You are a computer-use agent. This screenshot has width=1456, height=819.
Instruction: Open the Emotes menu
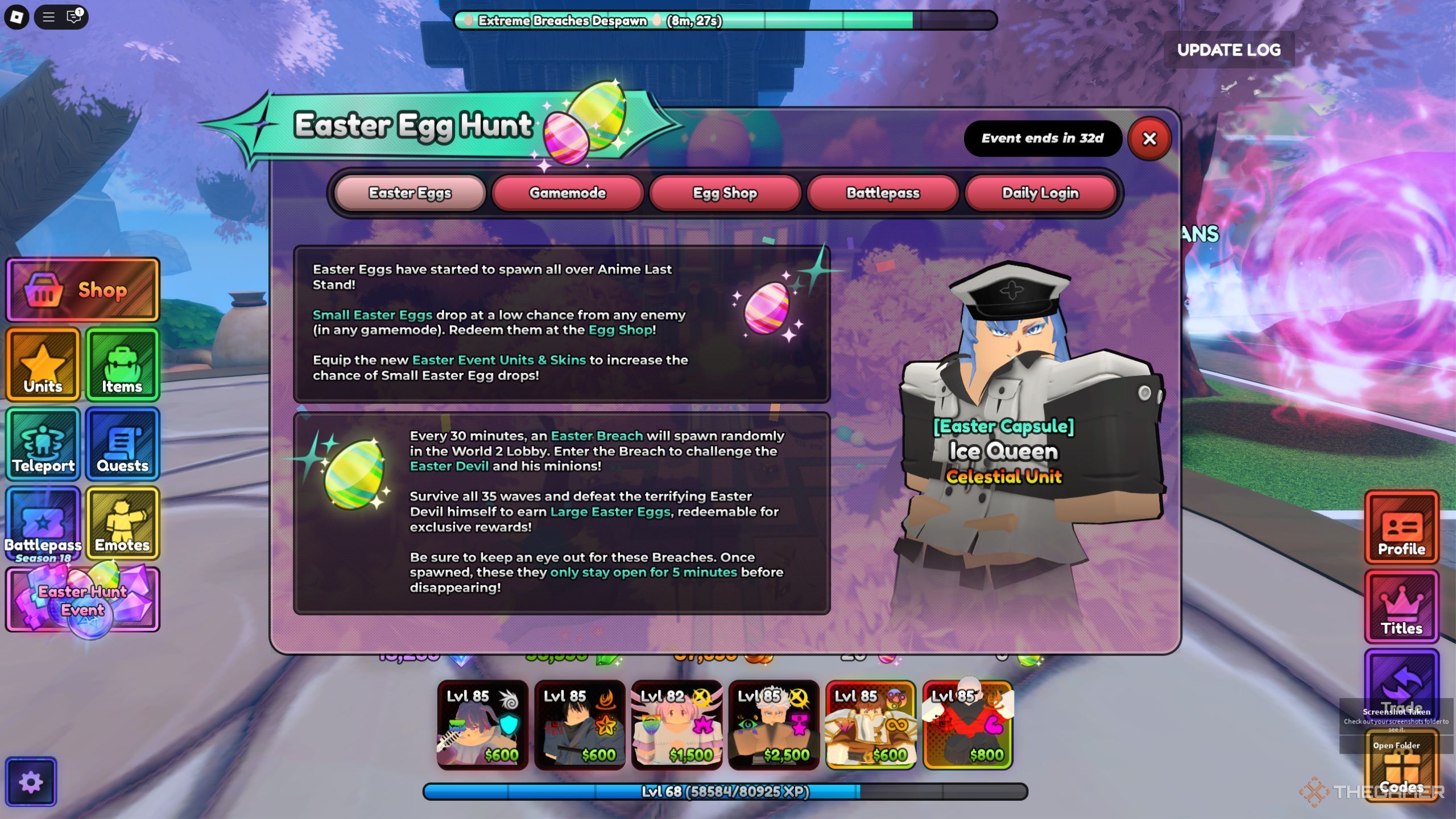[122, 523]
